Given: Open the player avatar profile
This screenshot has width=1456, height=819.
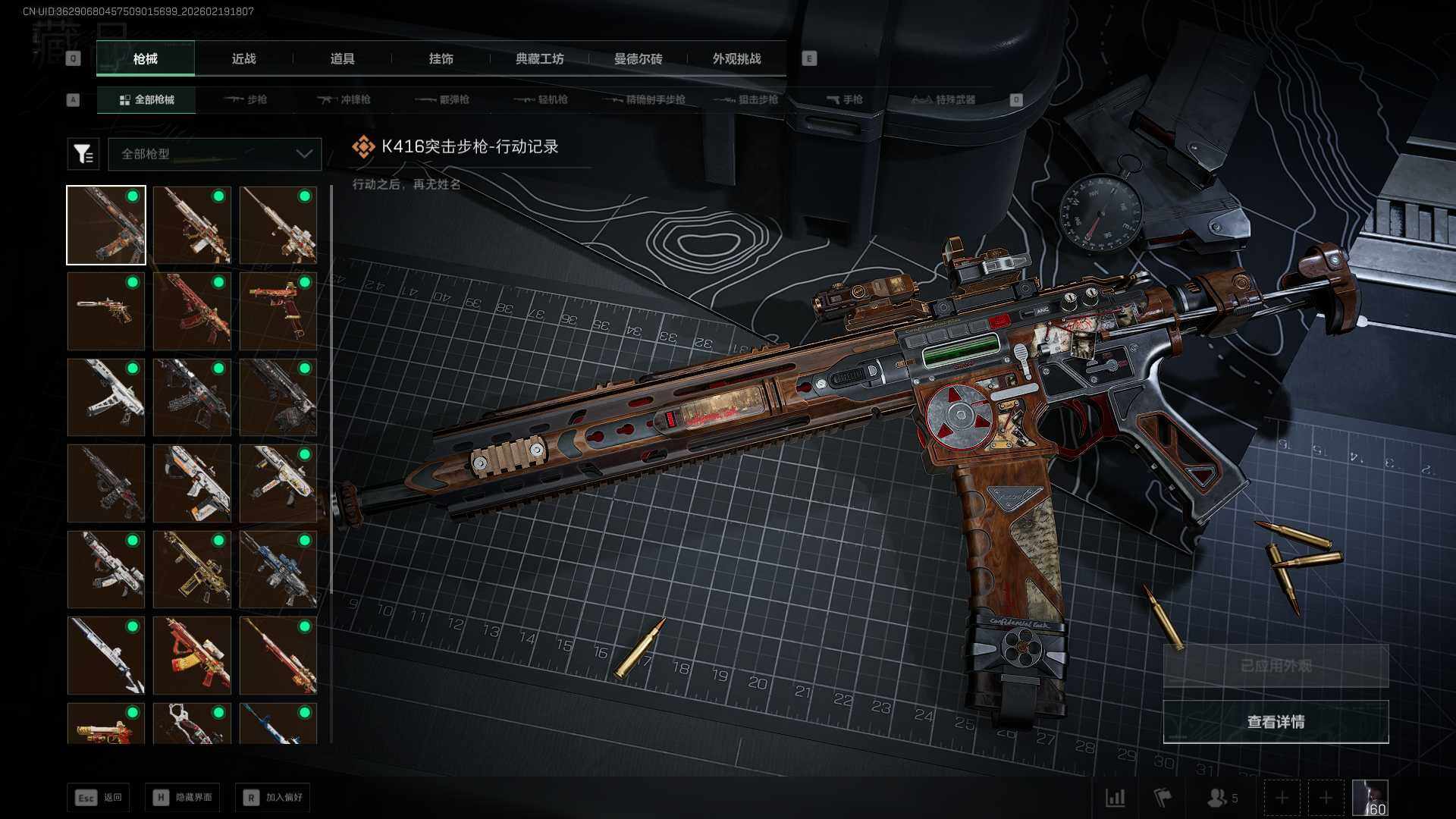Looking at the screenshot, I should pos(1370,798).
